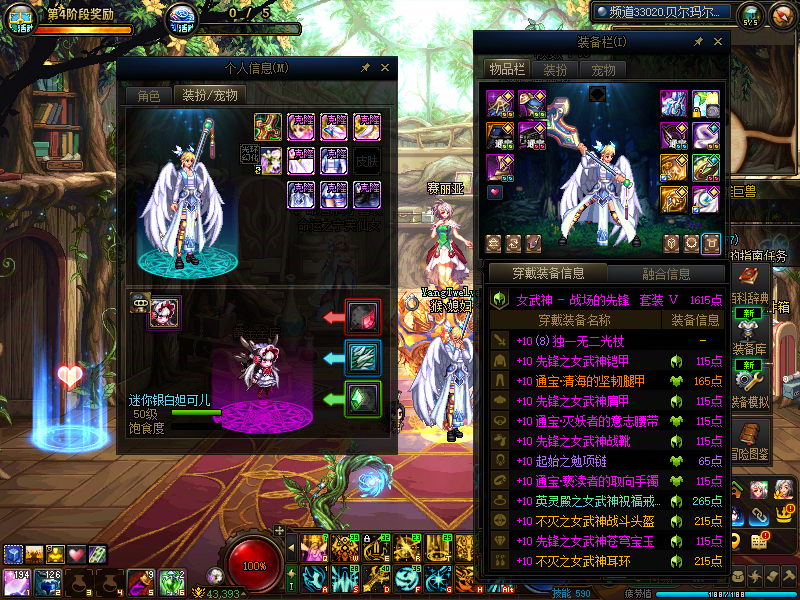Image resolution: width=800 pixels, height=600 pixels.
Task: Select the pet portrait slot
Action: (164, 313)
